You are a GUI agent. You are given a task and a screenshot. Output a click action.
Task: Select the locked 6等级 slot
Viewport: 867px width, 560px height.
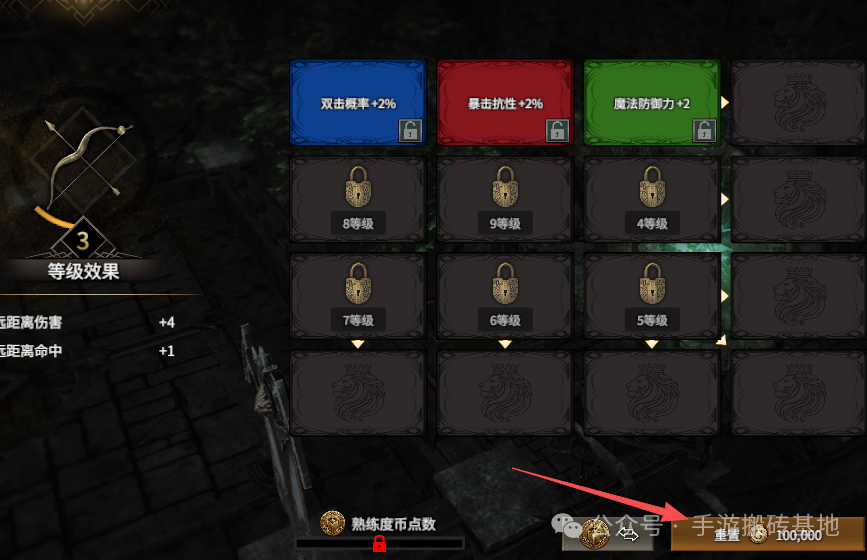click(504, 295)
